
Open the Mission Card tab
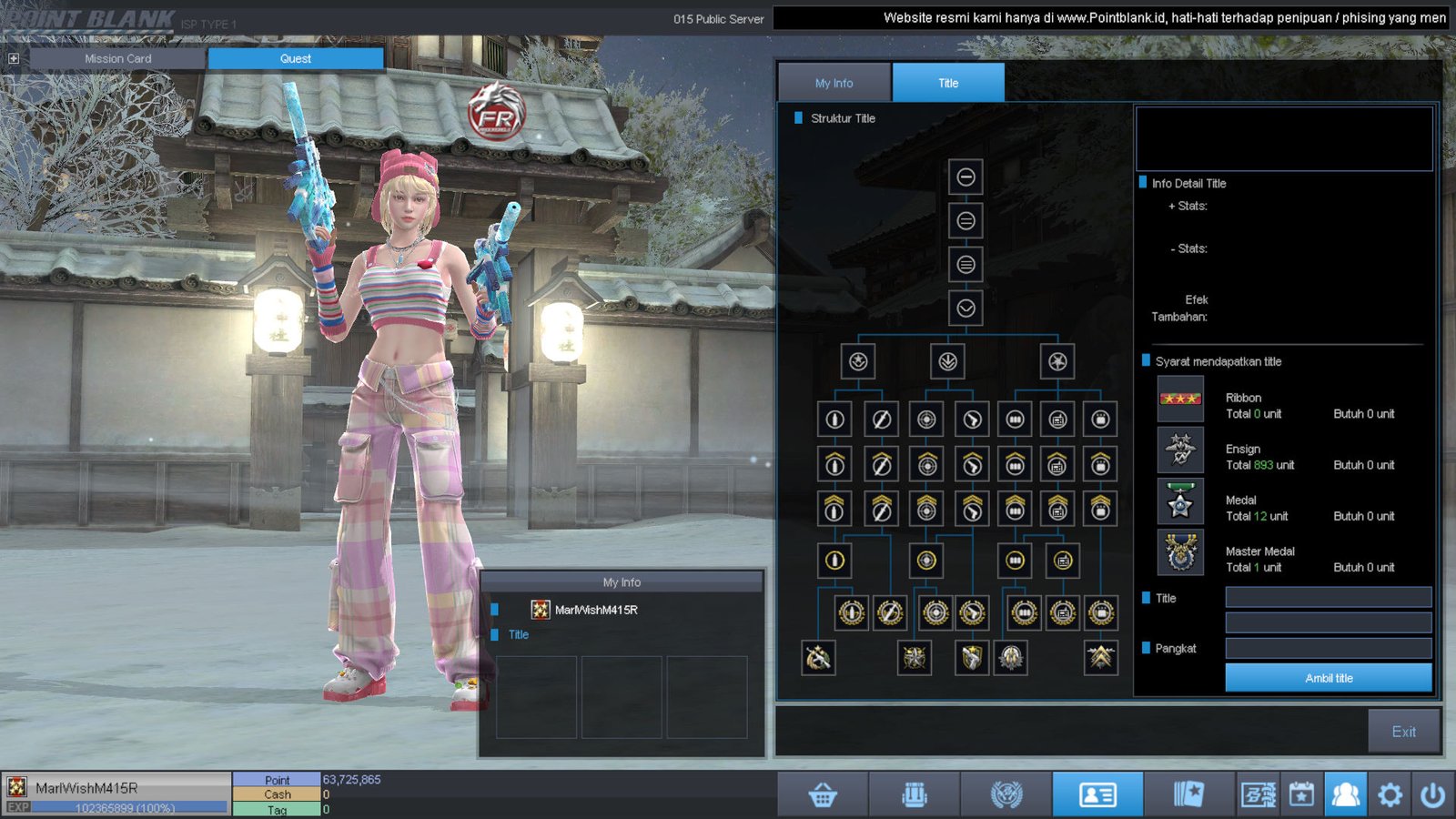point(117,58)
